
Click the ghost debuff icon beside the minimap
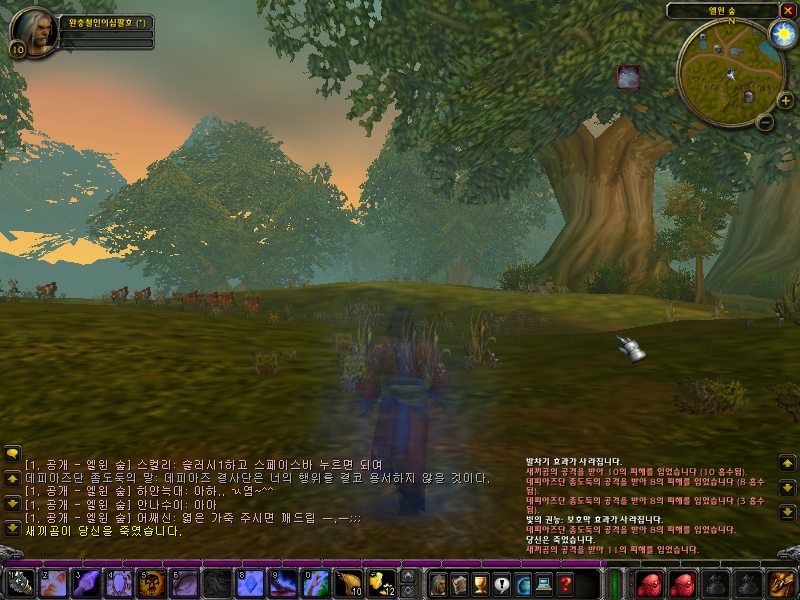628,77
